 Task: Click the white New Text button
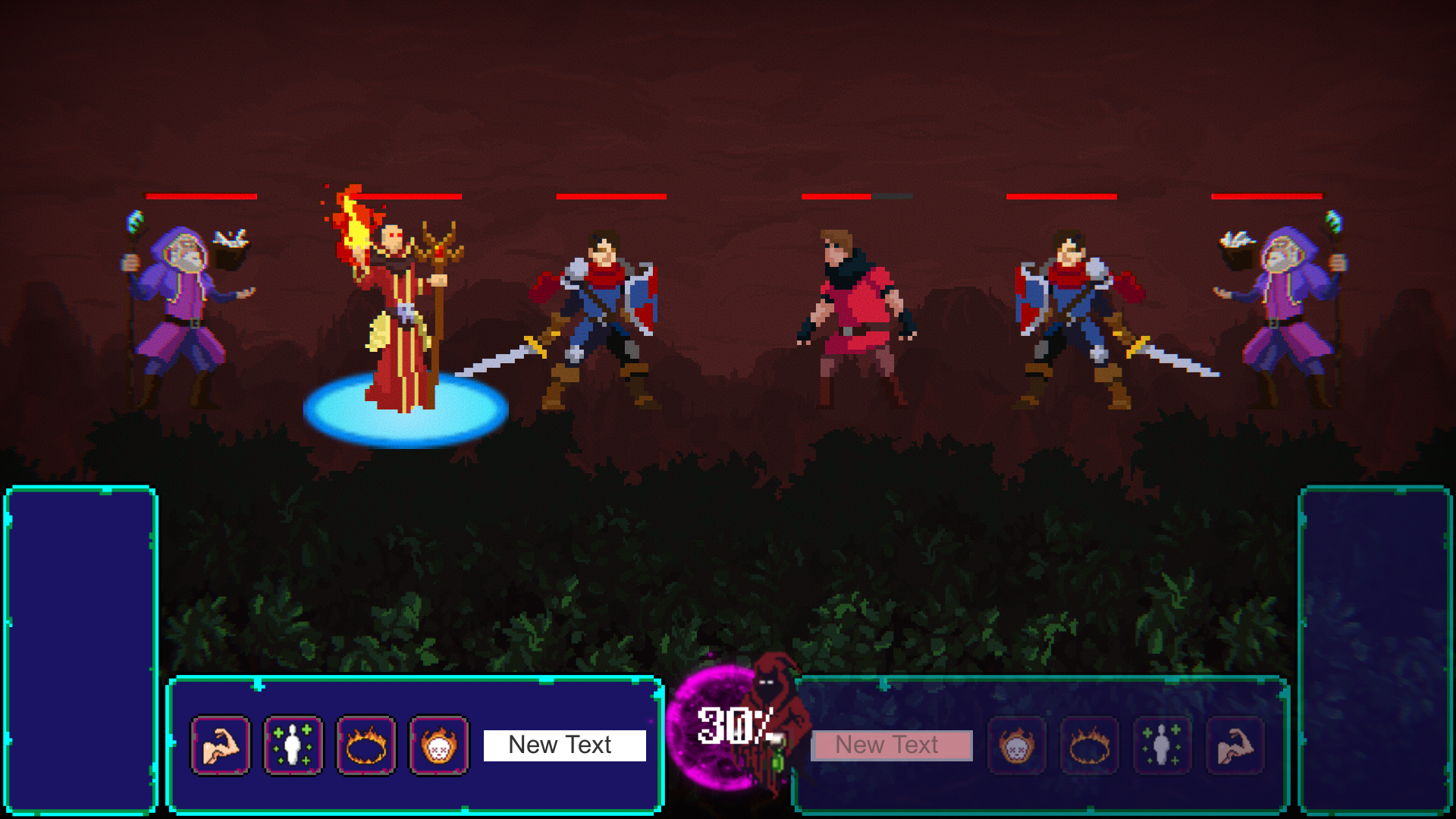click(563, 745)
